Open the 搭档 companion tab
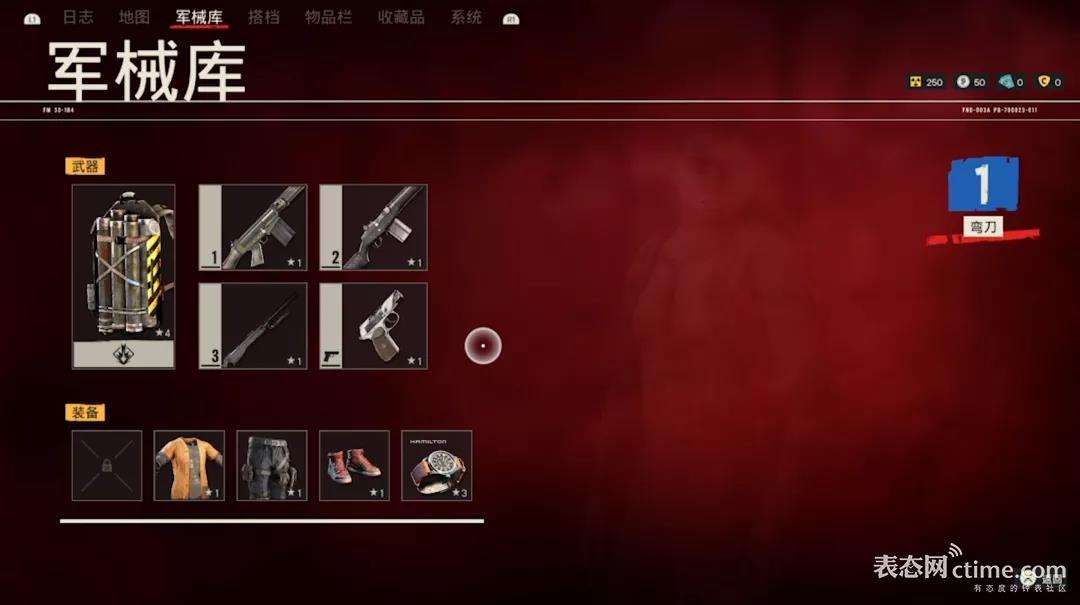1080x605 pixels. point(264,17)
